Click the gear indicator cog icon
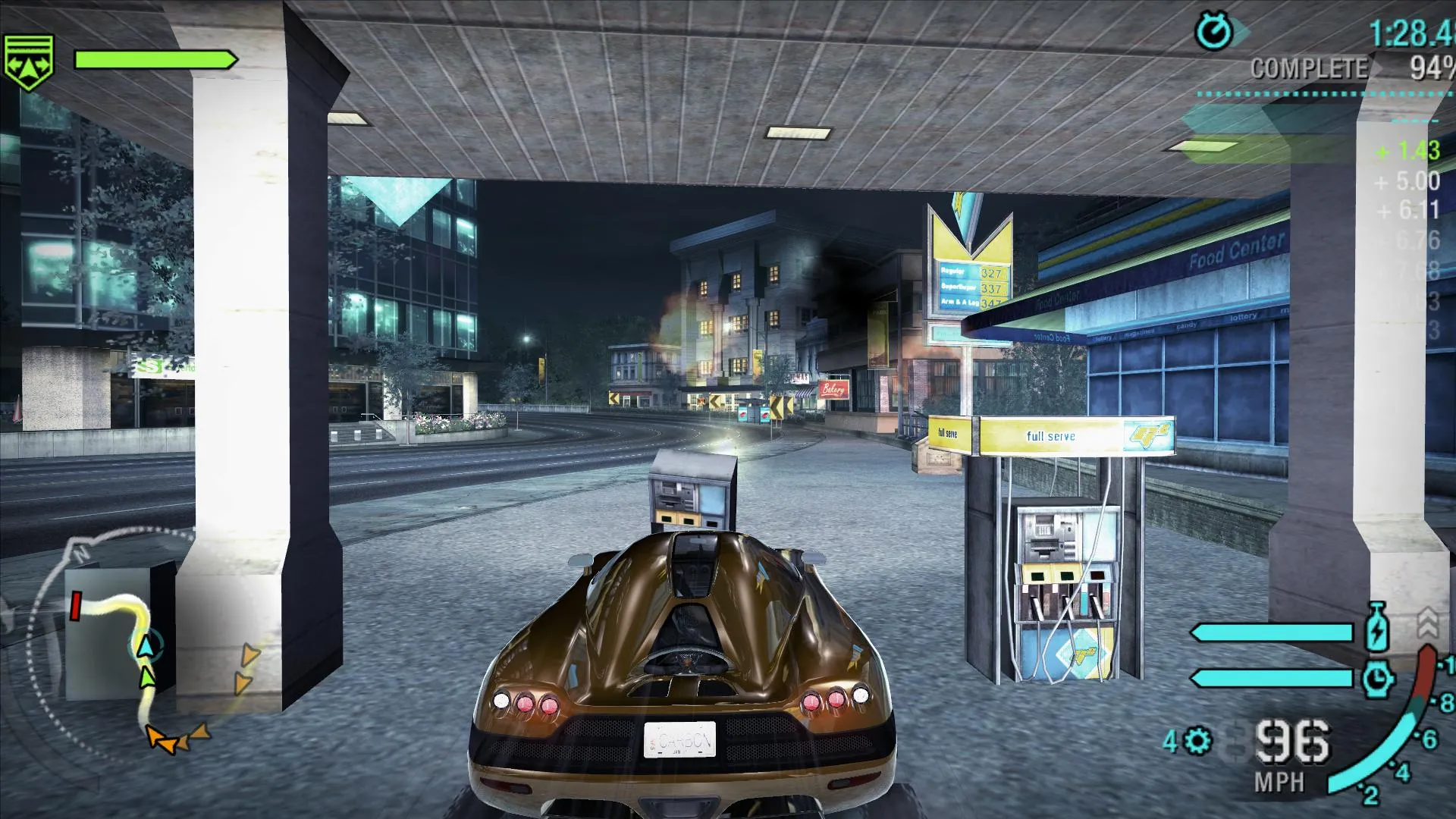Screen dimensions: 1456x819 tap(1198, 740)
